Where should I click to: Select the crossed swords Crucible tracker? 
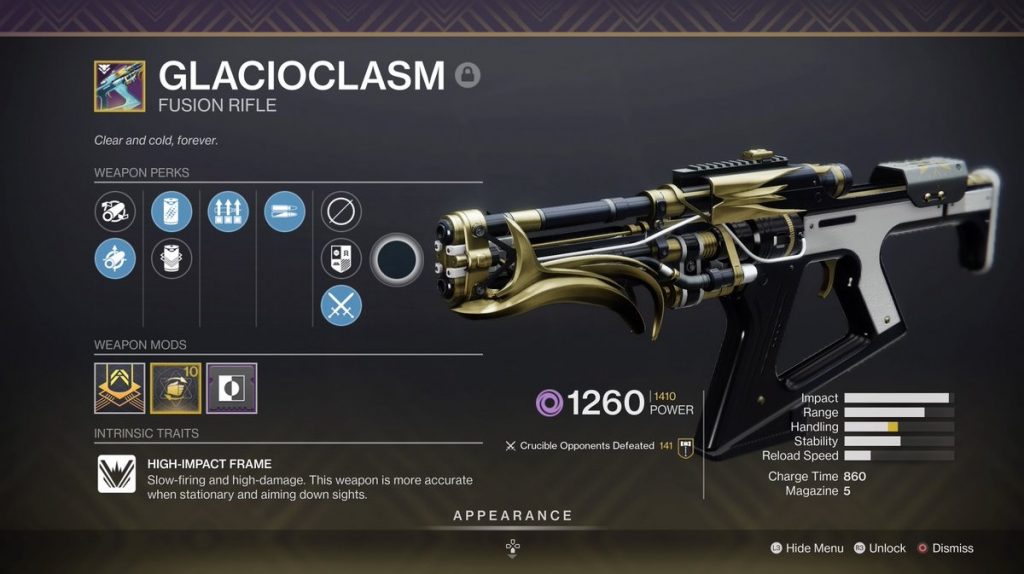point(341,305)
